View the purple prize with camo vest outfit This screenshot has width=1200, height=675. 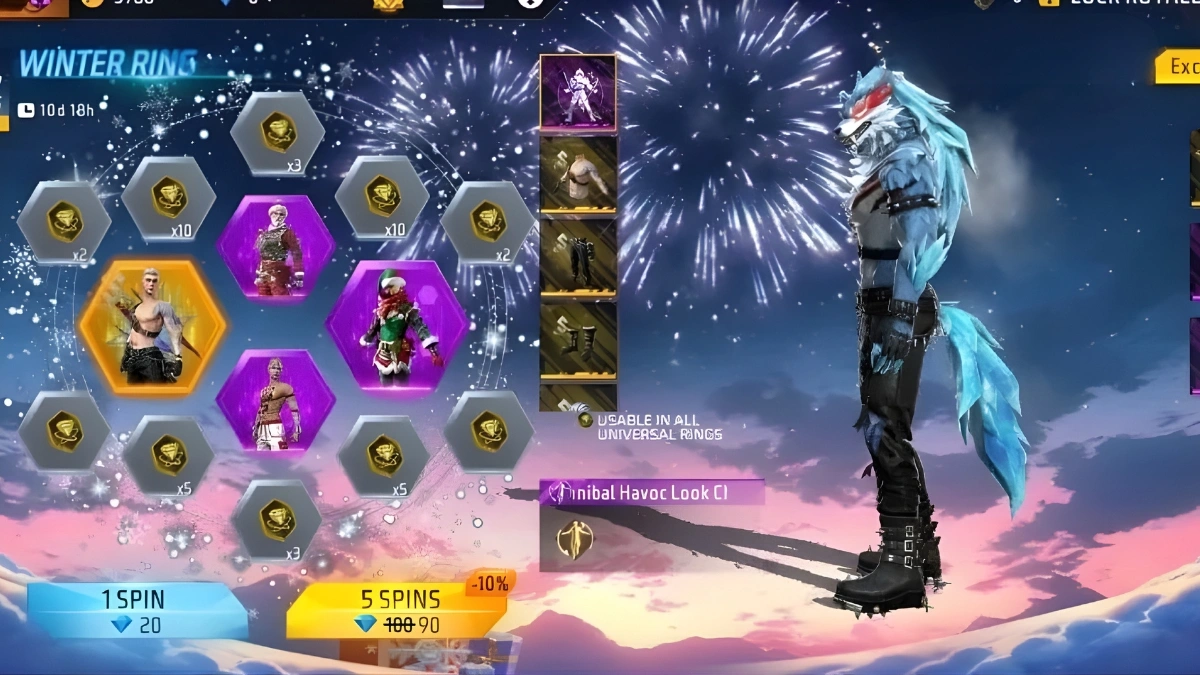[x=275, y=246]
